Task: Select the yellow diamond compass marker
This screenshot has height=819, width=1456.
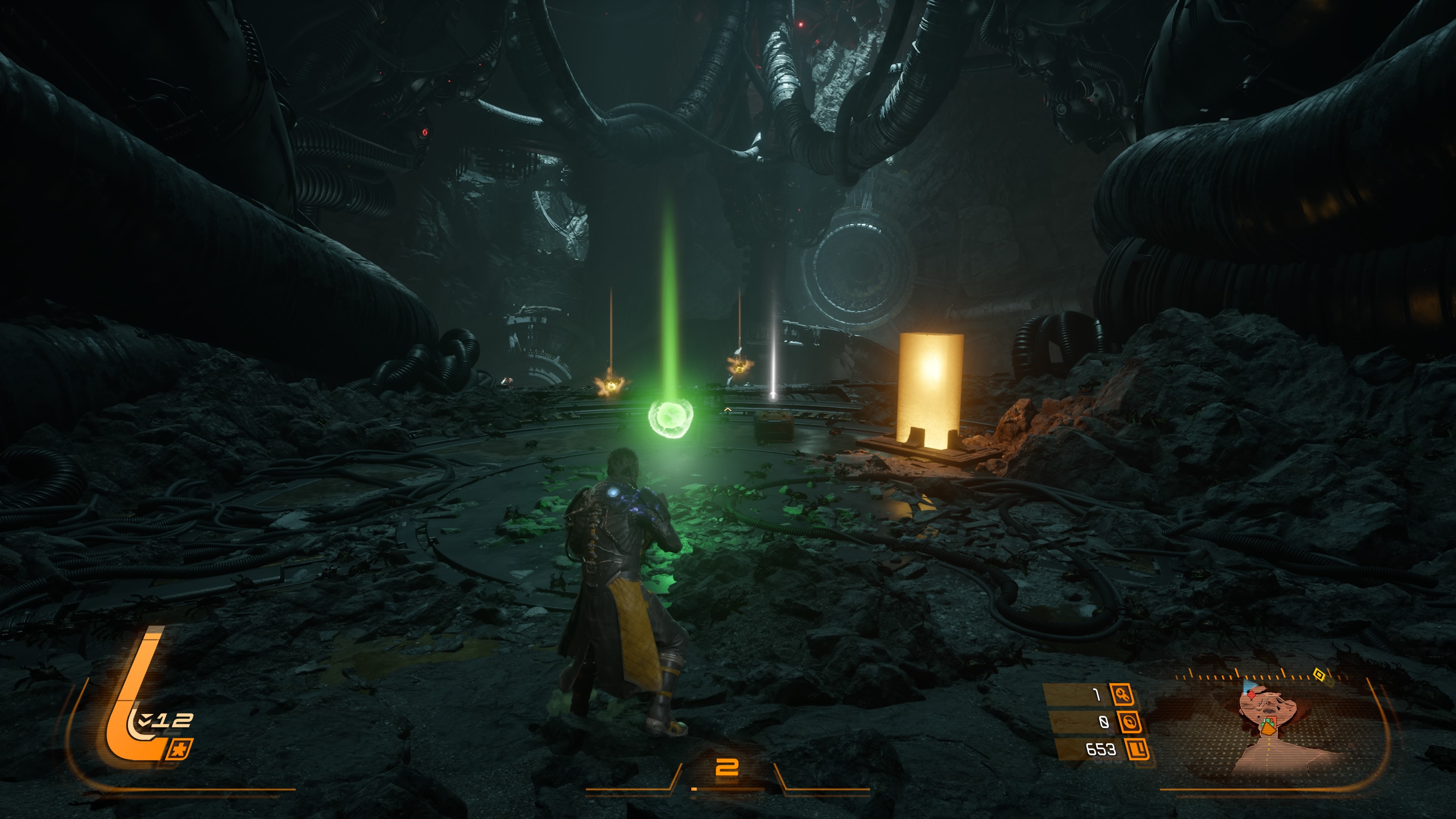Action: pos(1319,674)
